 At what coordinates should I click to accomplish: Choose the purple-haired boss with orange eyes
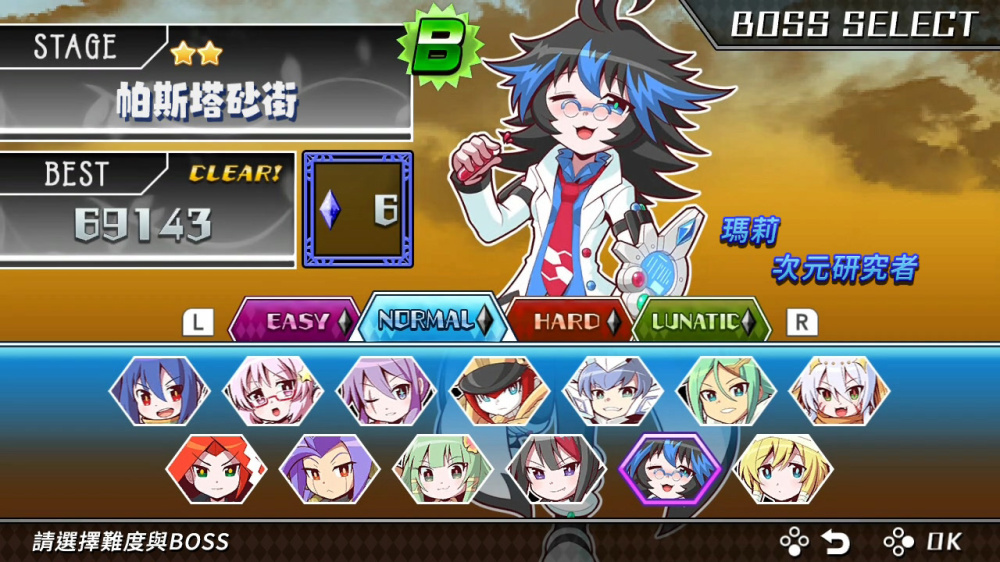[329, 468]
